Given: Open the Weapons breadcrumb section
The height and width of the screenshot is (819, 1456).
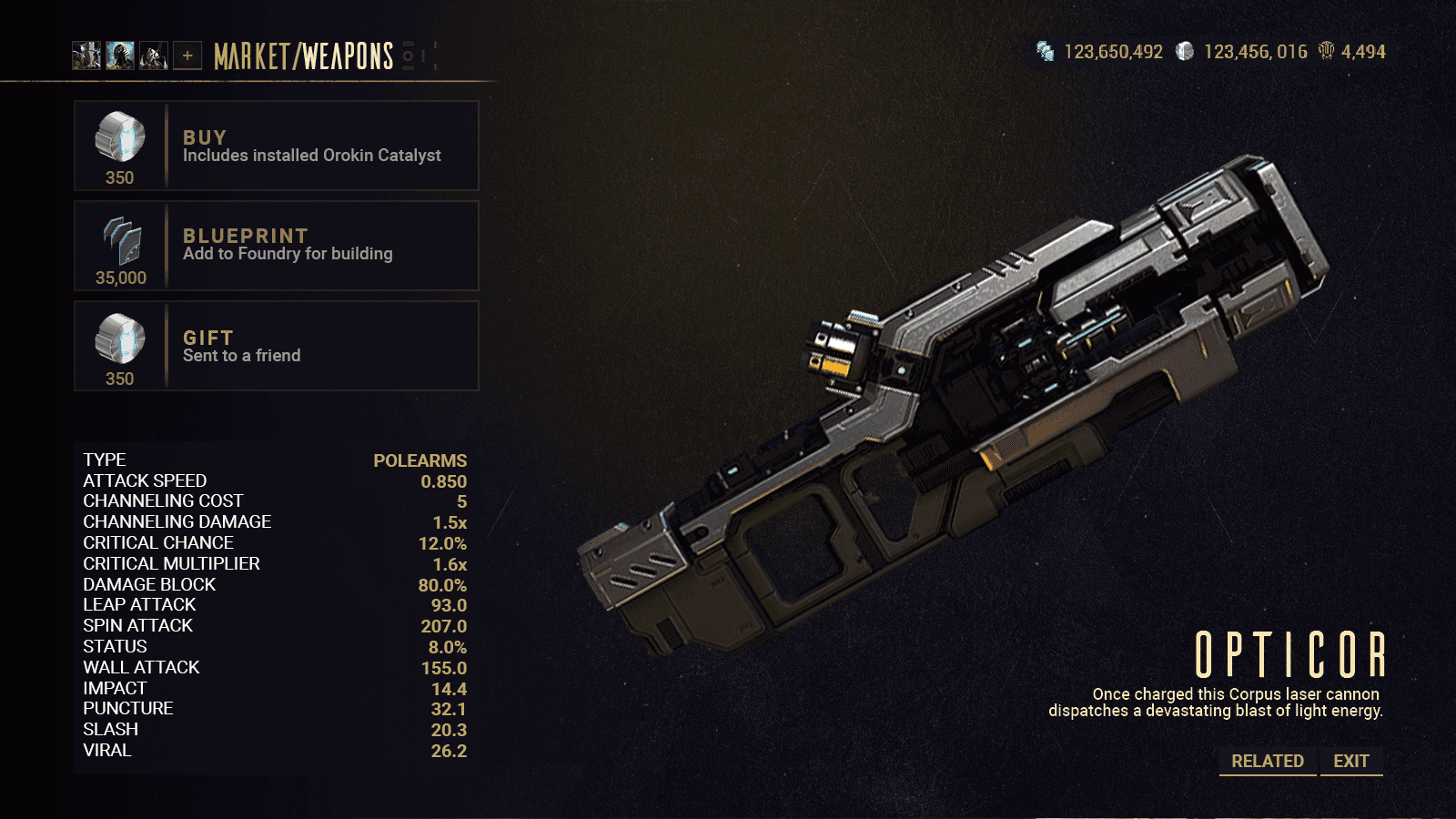Looking at the screenshot, I should tap(348, 56).
